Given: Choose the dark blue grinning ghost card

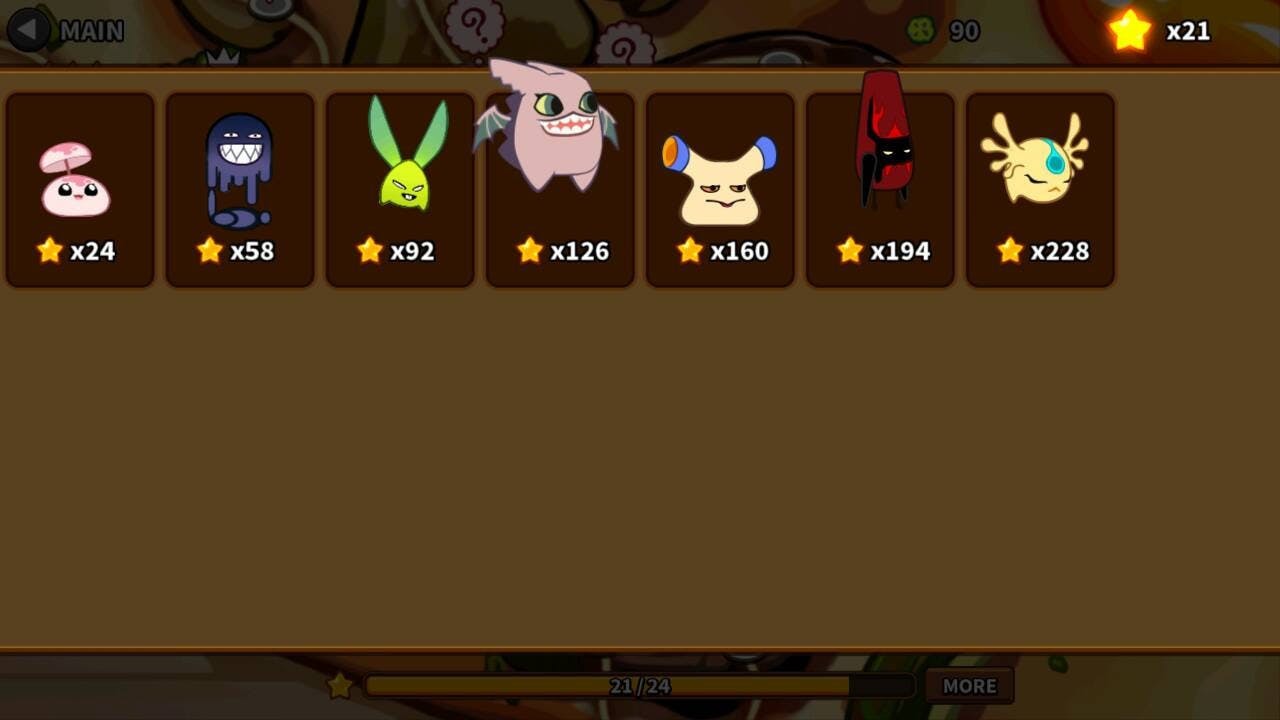Looking at the screenshot, I should [x=240, y=190].
